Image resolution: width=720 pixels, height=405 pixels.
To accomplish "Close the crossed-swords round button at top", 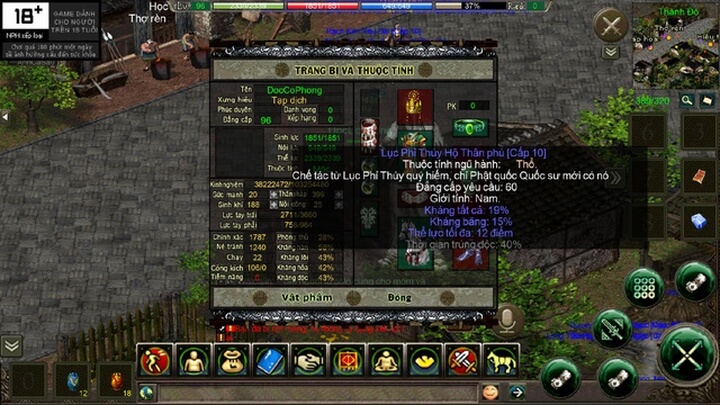I will [x=610, y=26].
